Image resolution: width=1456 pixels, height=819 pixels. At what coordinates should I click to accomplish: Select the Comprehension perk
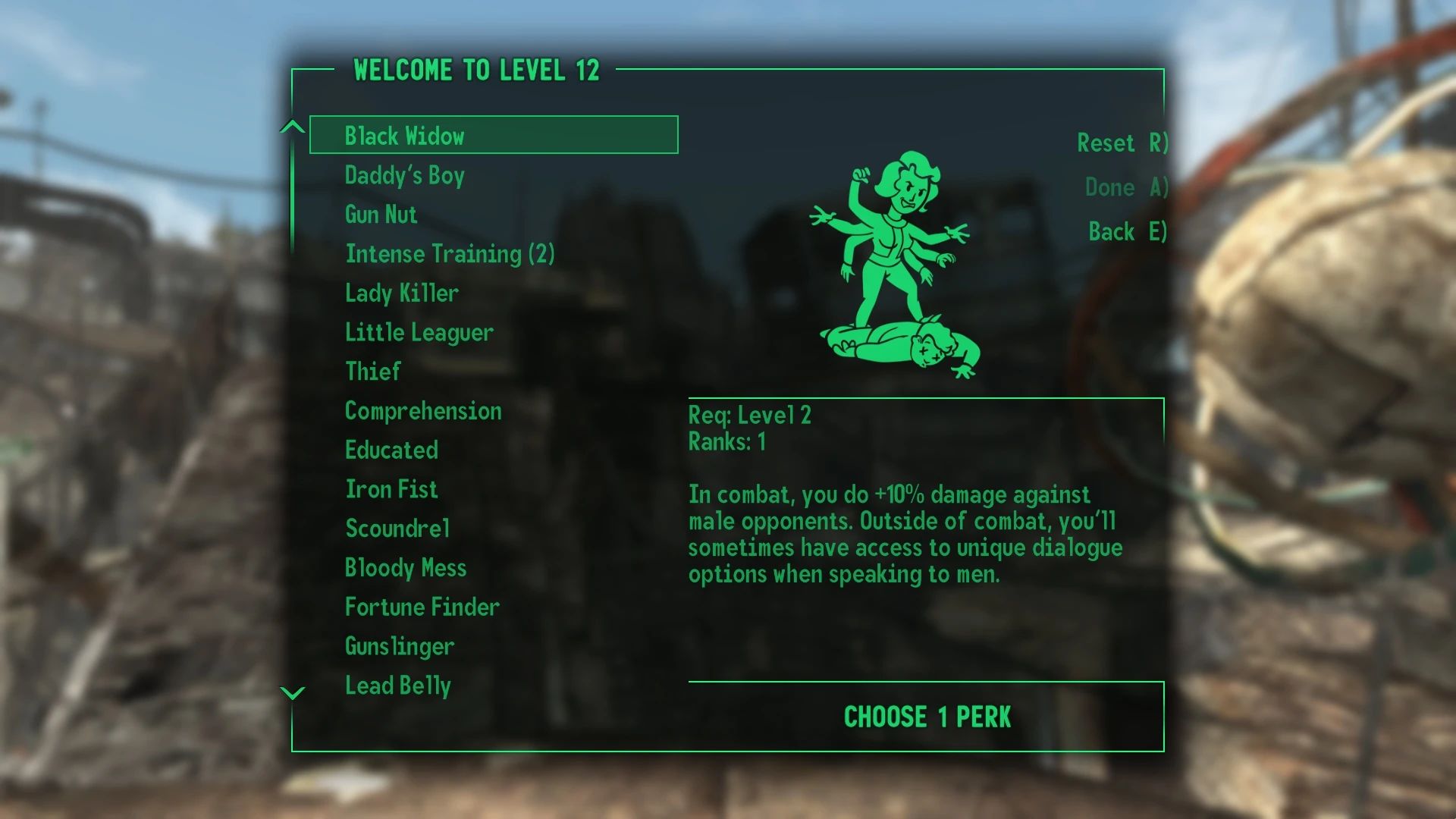pos(423,410)
